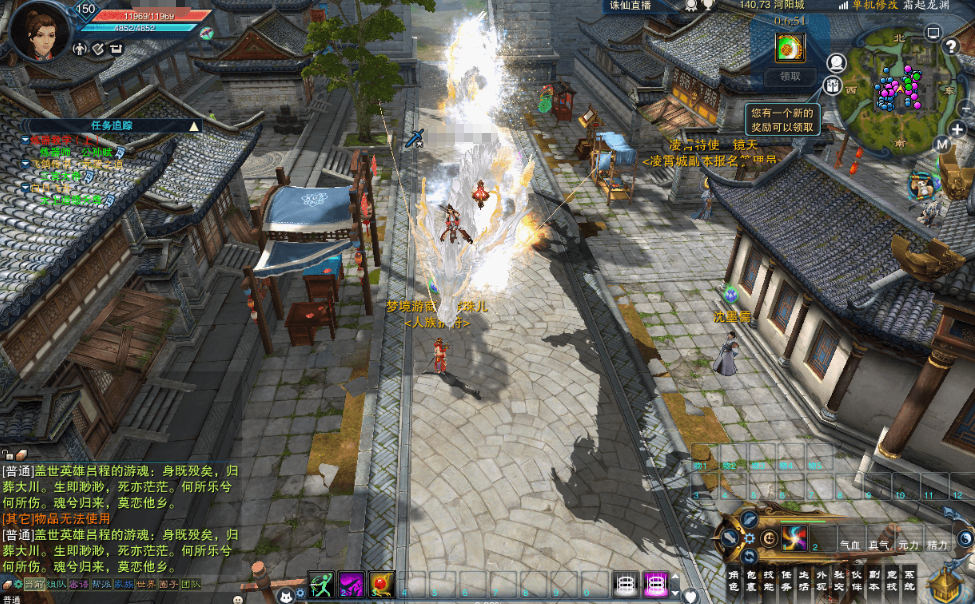
Task: Open the 系统 system menu
Action: (x=909, y=580)
